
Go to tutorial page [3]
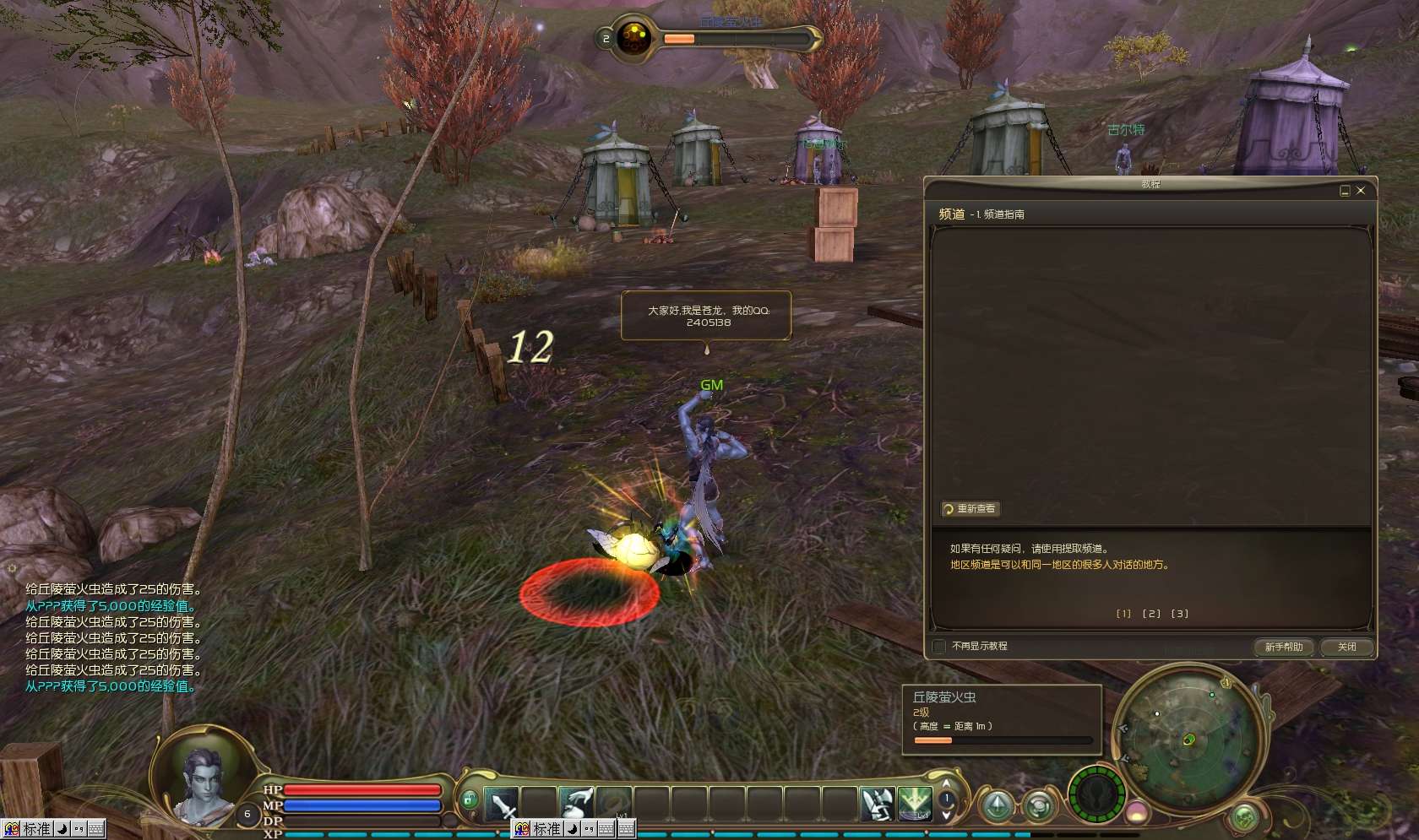pos(1180,614)
